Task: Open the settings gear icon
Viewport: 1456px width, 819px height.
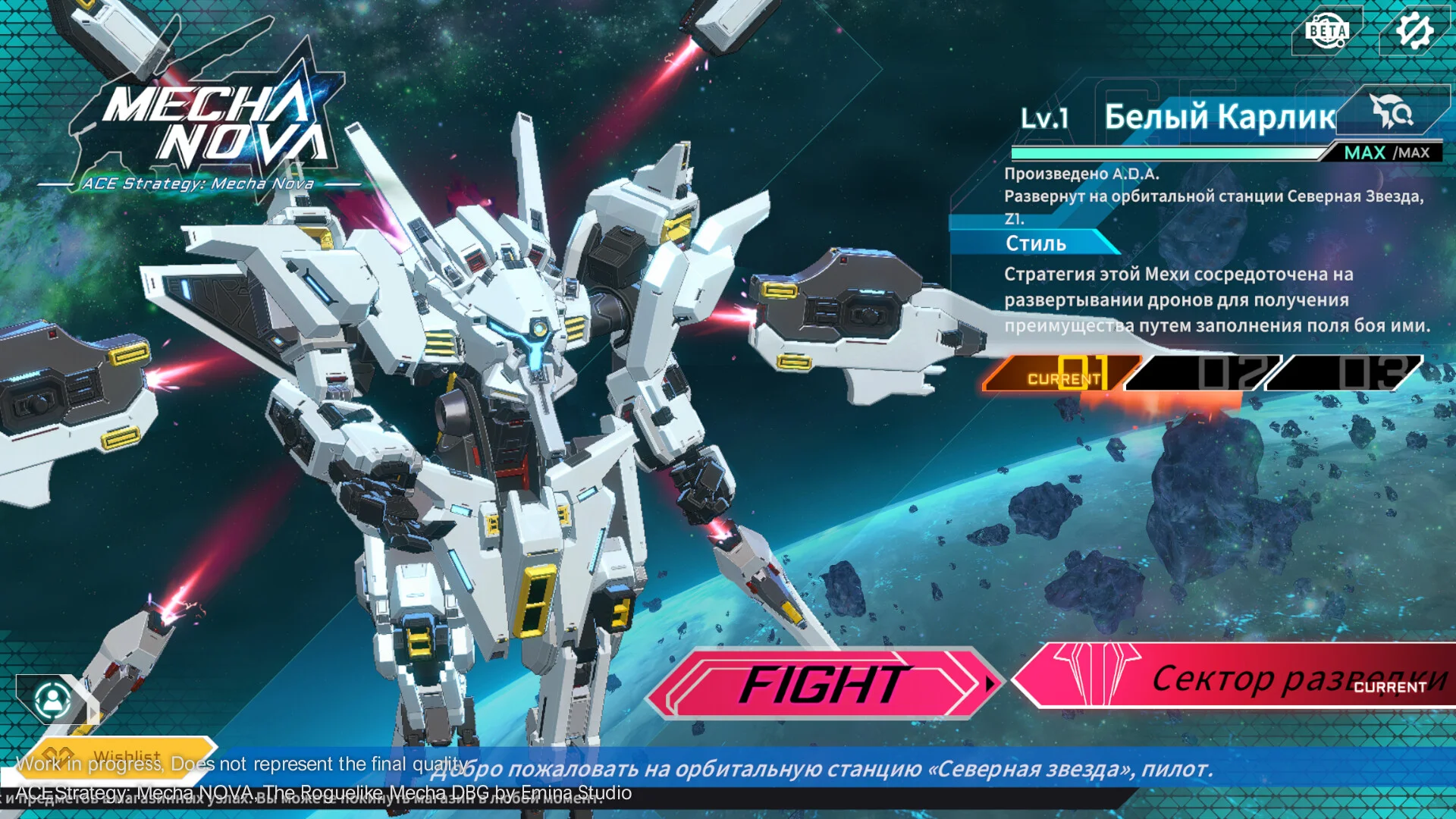Action: click(1414, 31)
